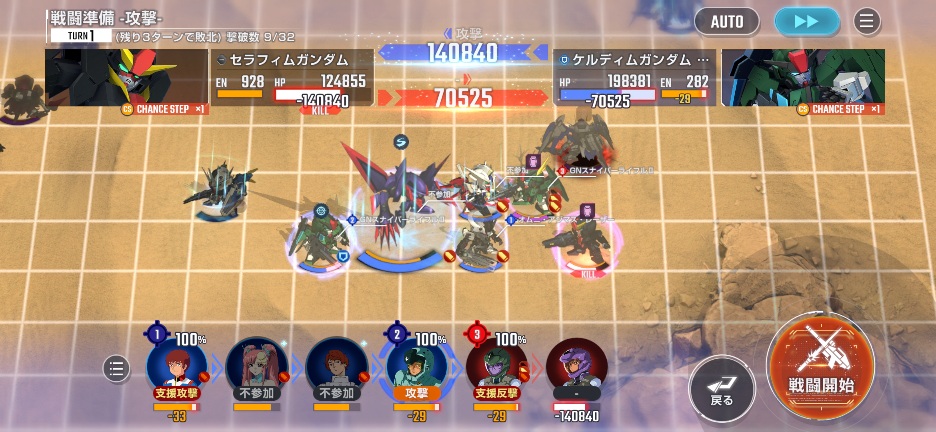Open the セラフィムガンダム unit panel

[x=292, y=78]
